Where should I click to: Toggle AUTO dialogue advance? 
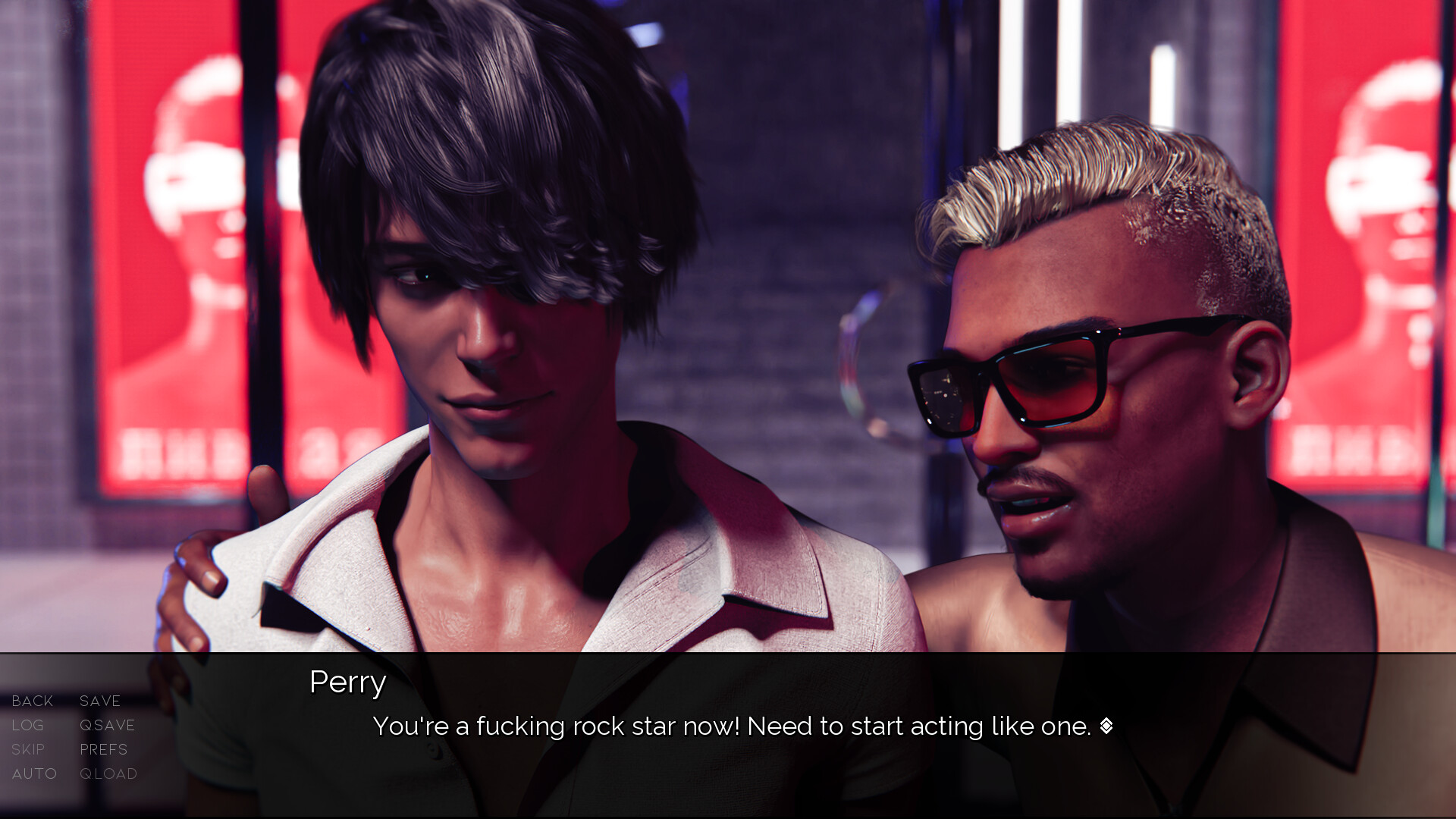coord(34,774)
